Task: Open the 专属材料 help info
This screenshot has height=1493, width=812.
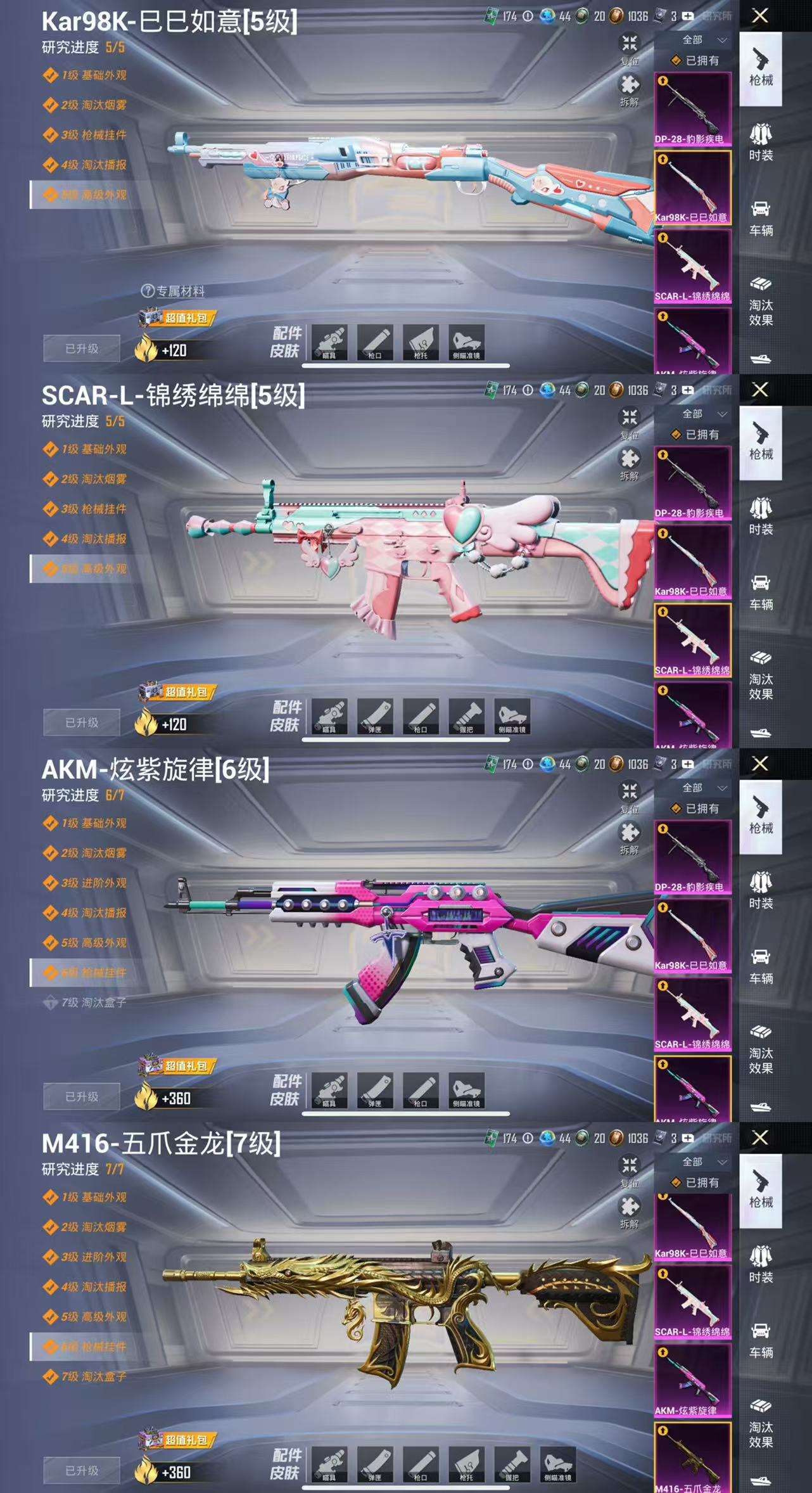Action: pyautogui.click(x=148, y=291)
